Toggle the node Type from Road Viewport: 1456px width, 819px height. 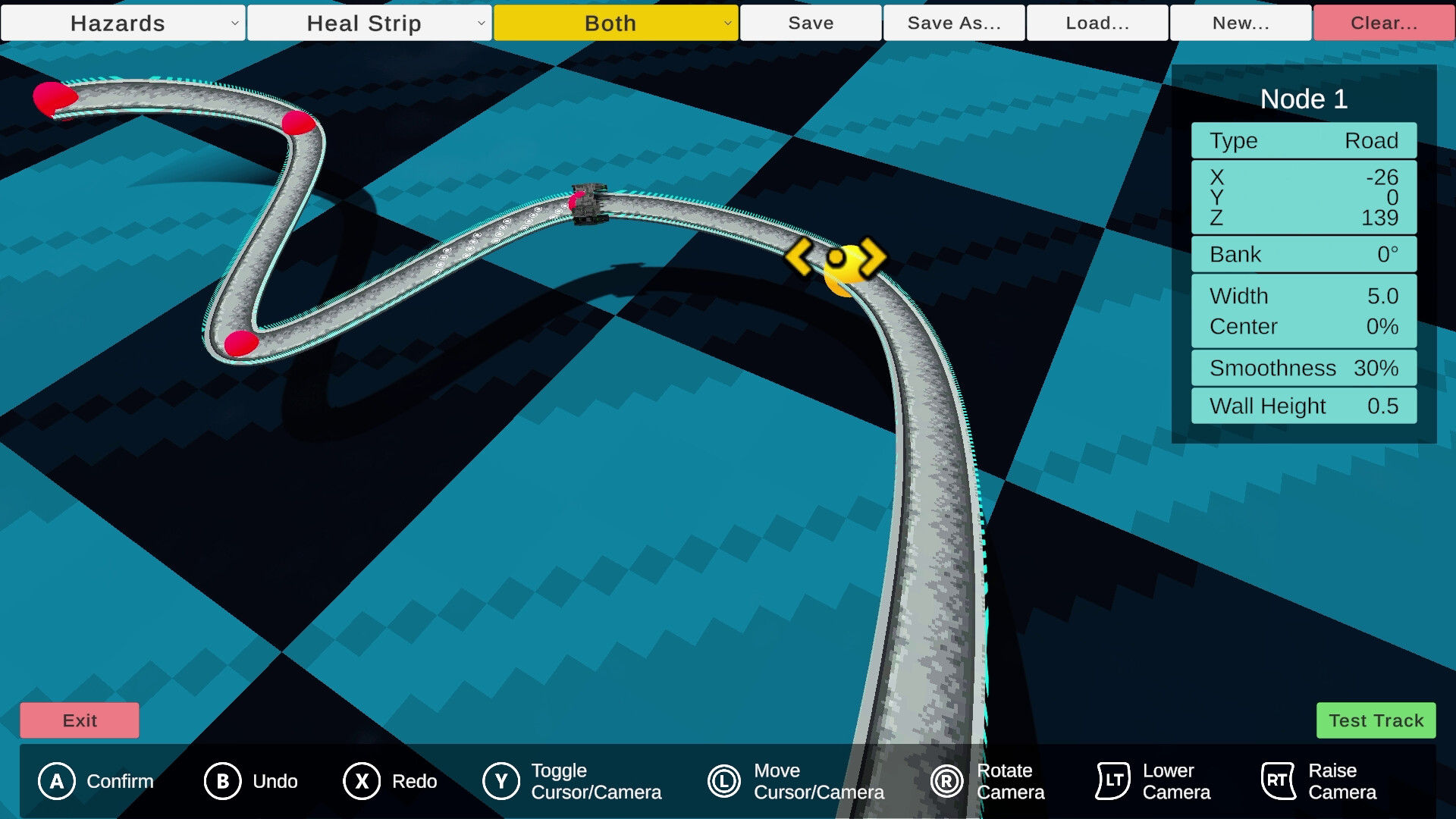(x=1303, y=140)
